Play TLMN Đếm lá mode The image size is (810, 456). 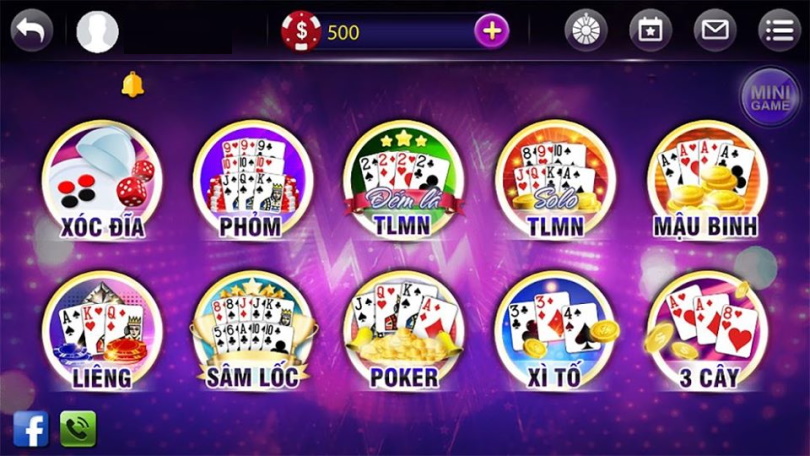(x=403, y=180)
